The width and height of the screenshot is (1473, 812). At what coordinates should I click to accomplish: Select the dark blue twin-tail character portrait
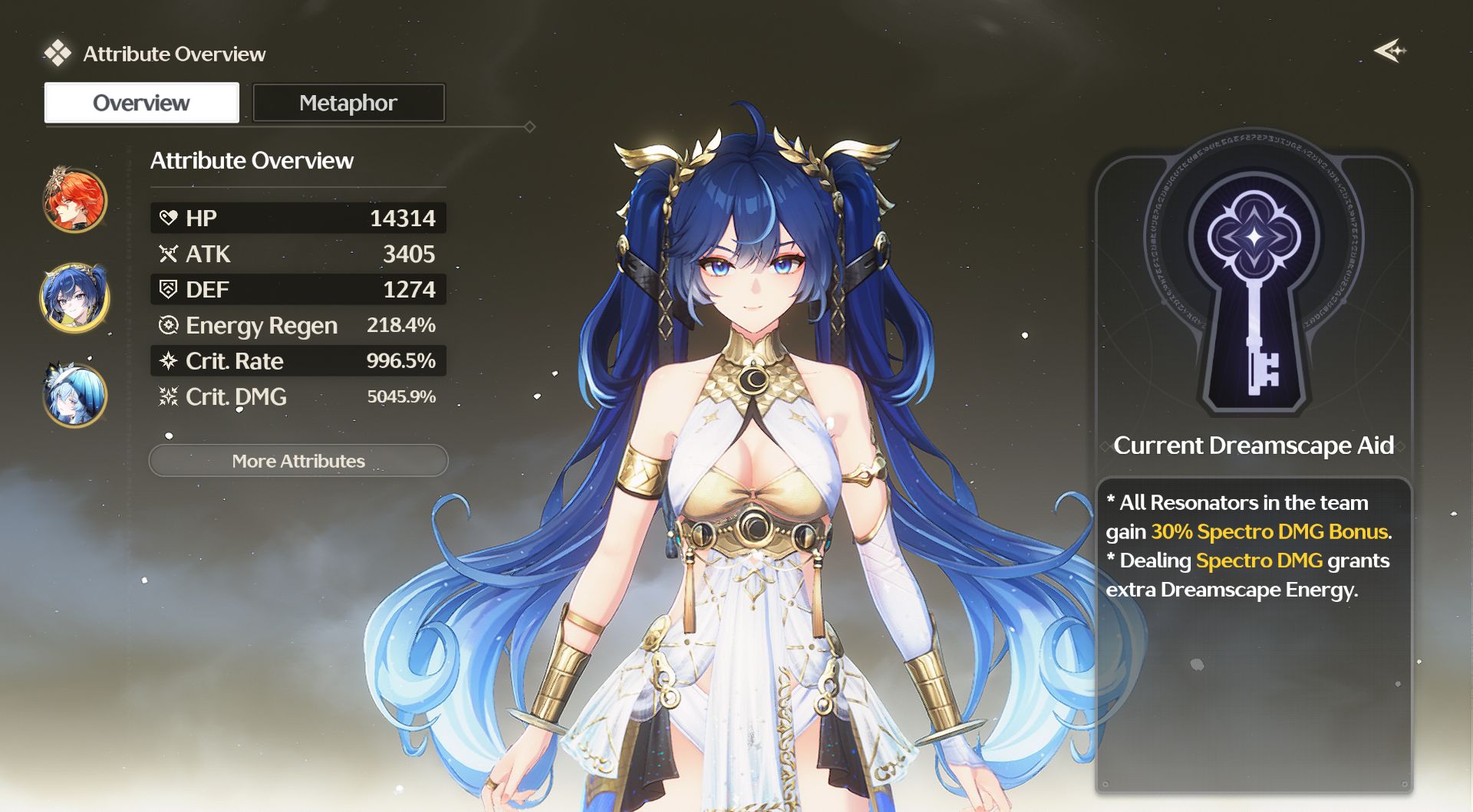pyautogui.click(x=74, y=298)
